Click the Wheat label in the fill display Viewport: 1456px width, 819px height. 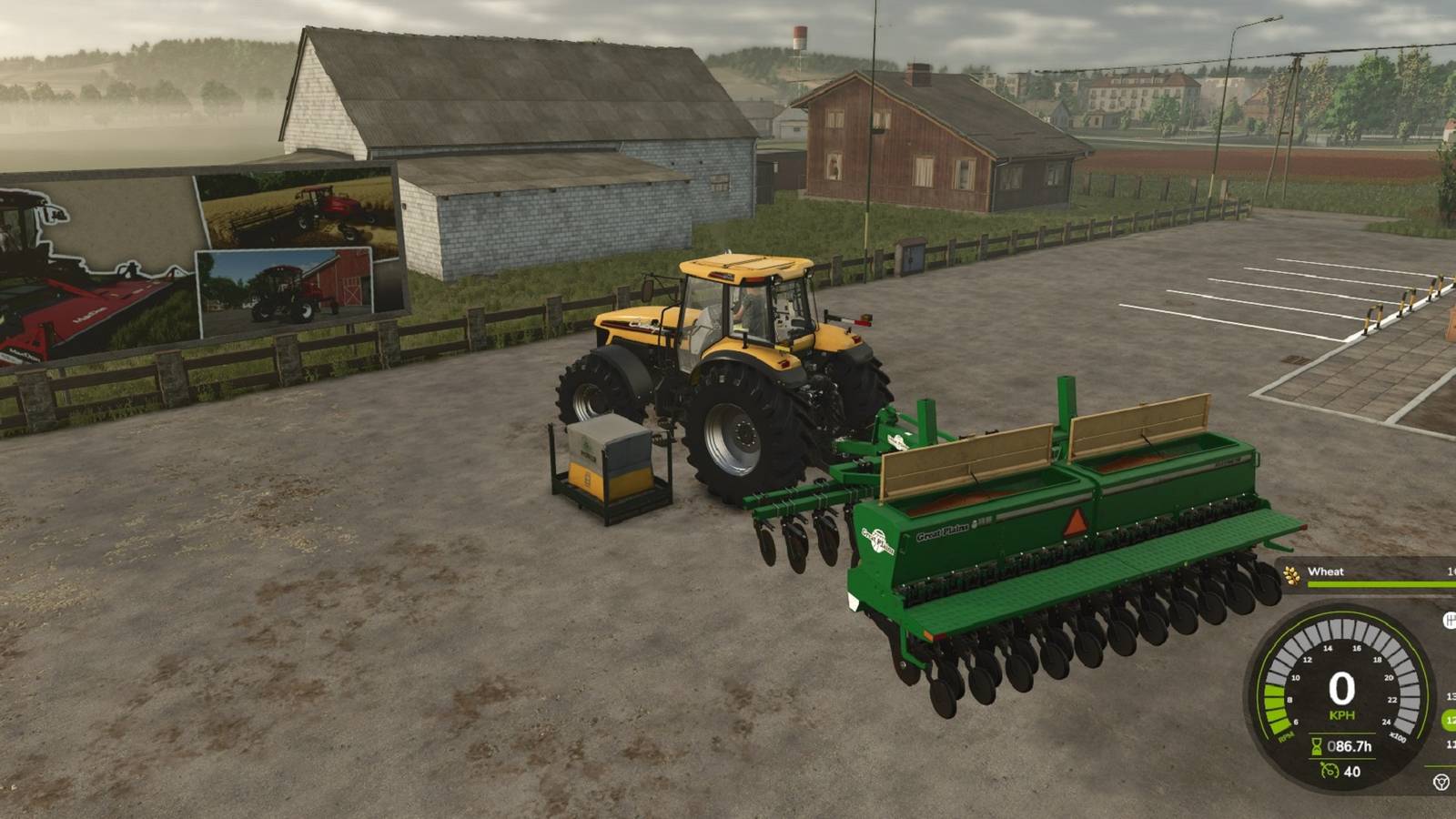click(x=1326, y=571)
